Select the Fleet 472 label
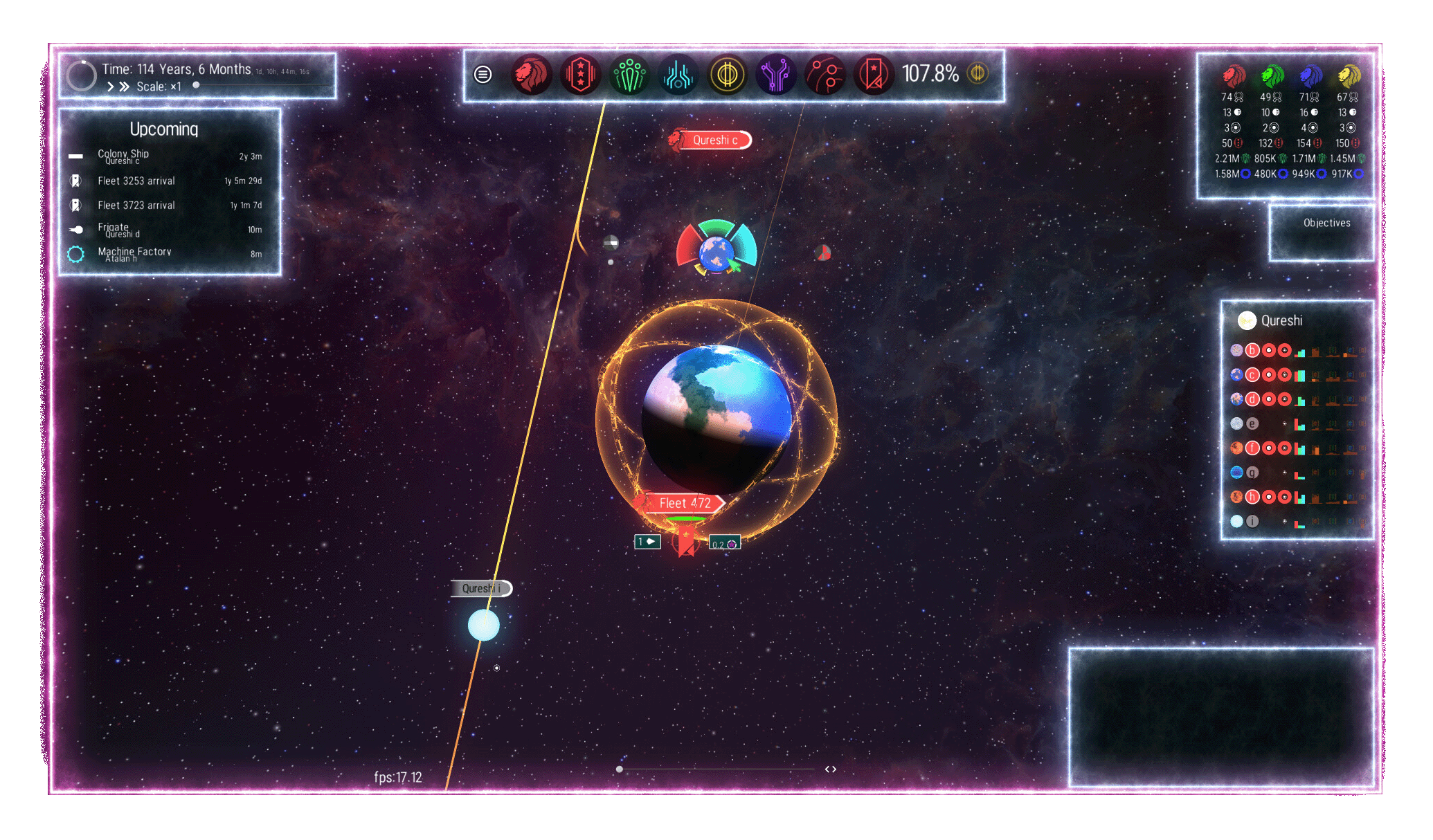The image size is (1433, 840). coord(685,503)
